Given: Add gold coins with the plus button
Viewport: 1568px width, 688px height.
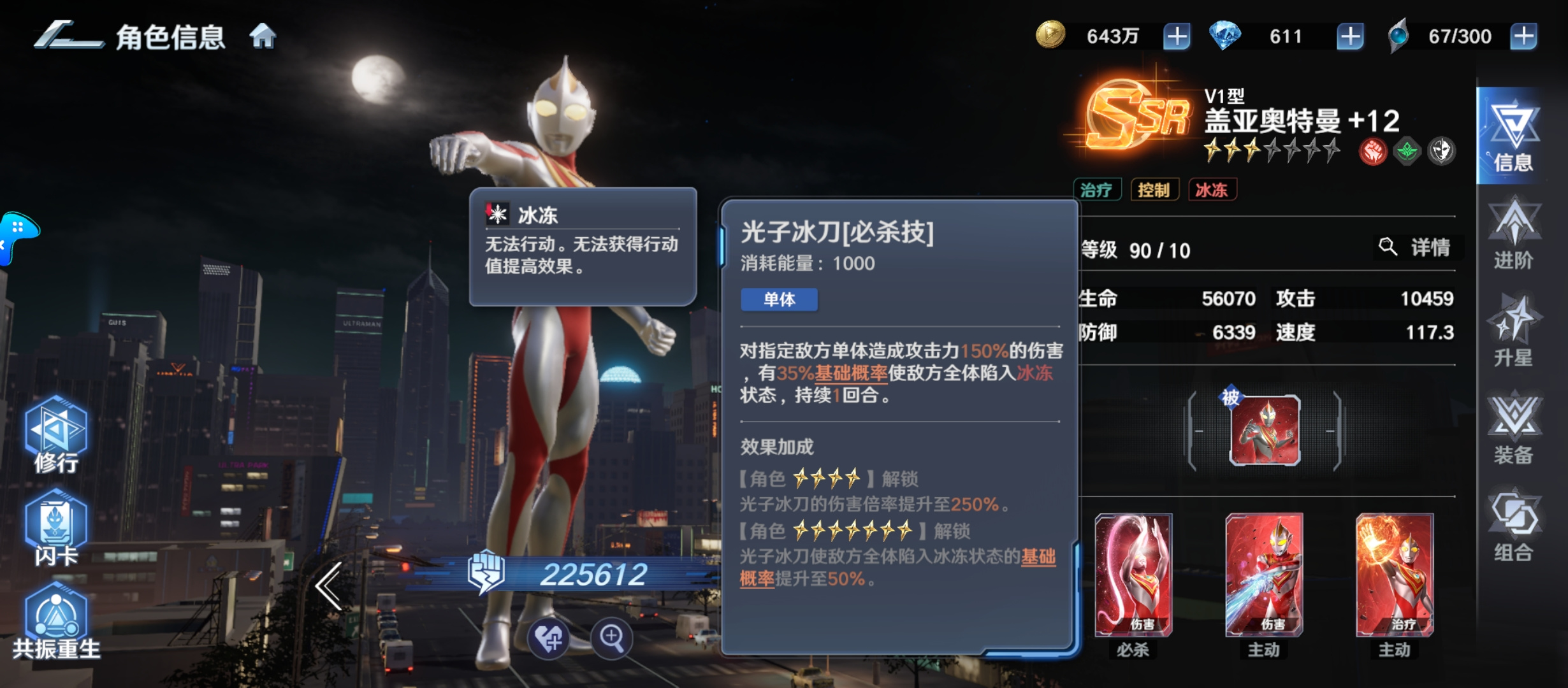Looking at the screenshot, I should point(1178,36).
